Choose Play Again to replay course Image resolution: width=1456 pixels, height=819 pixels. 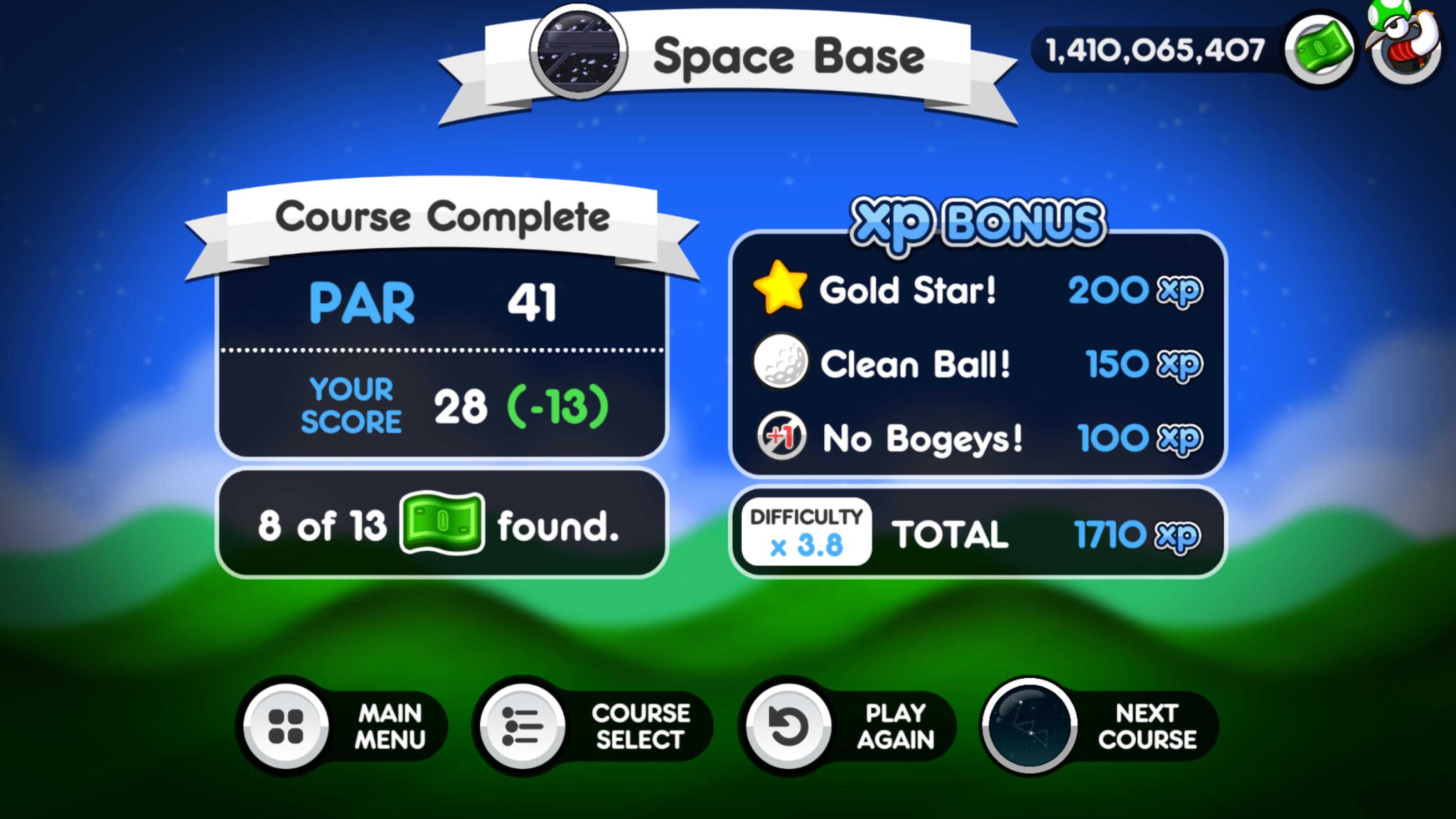click(x=789, y=726)
